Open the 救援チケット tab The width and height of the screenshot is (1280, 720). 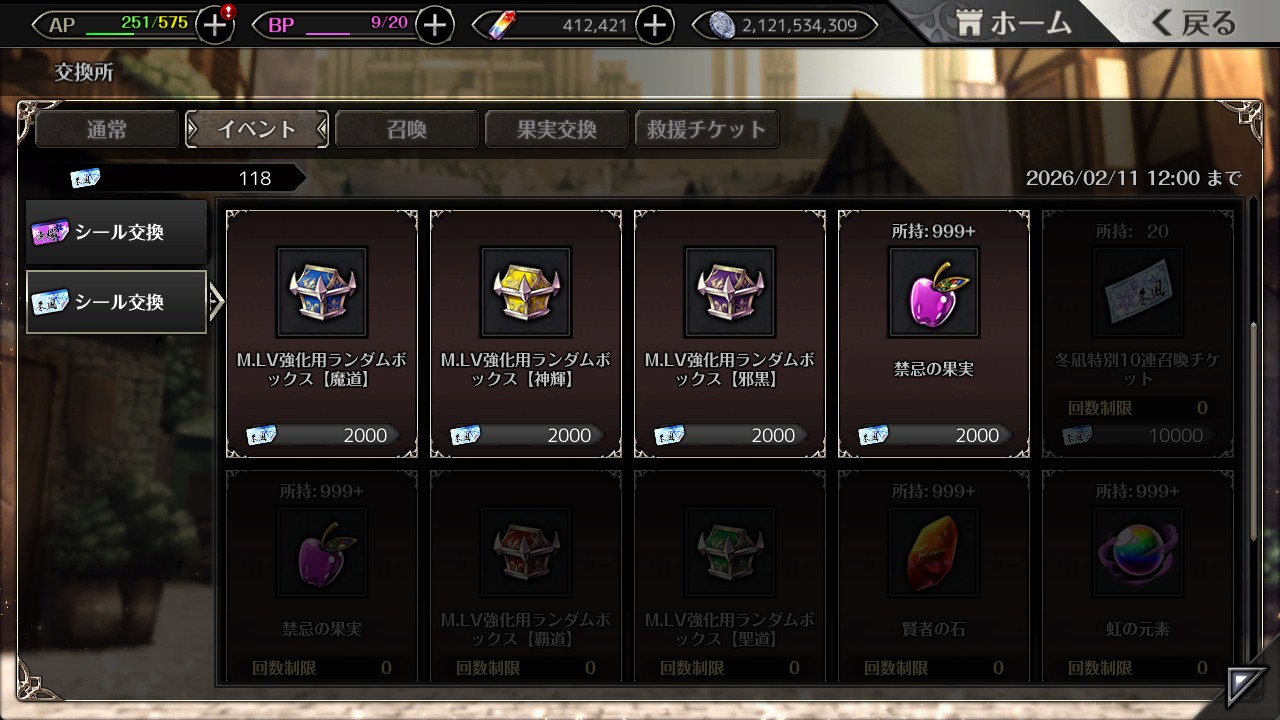707,129
